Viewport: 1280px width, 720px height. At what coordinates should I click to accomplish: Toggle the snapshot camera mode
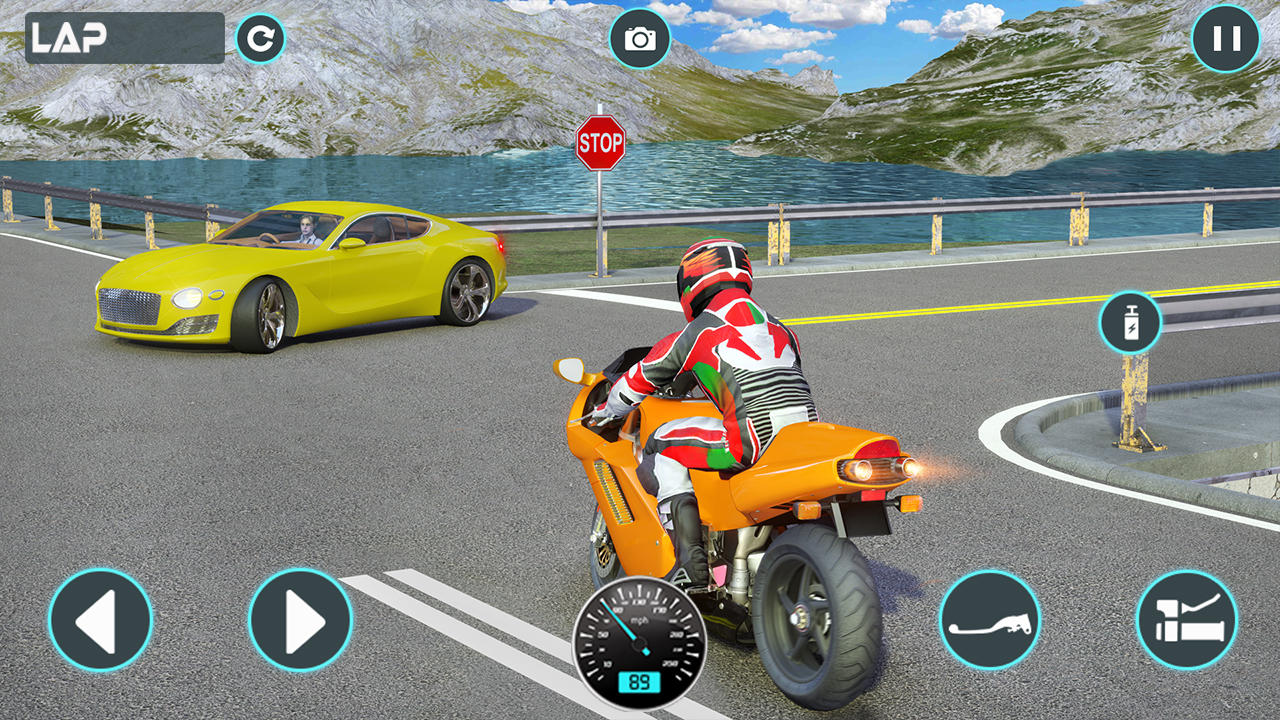click(x=640, y=39)
